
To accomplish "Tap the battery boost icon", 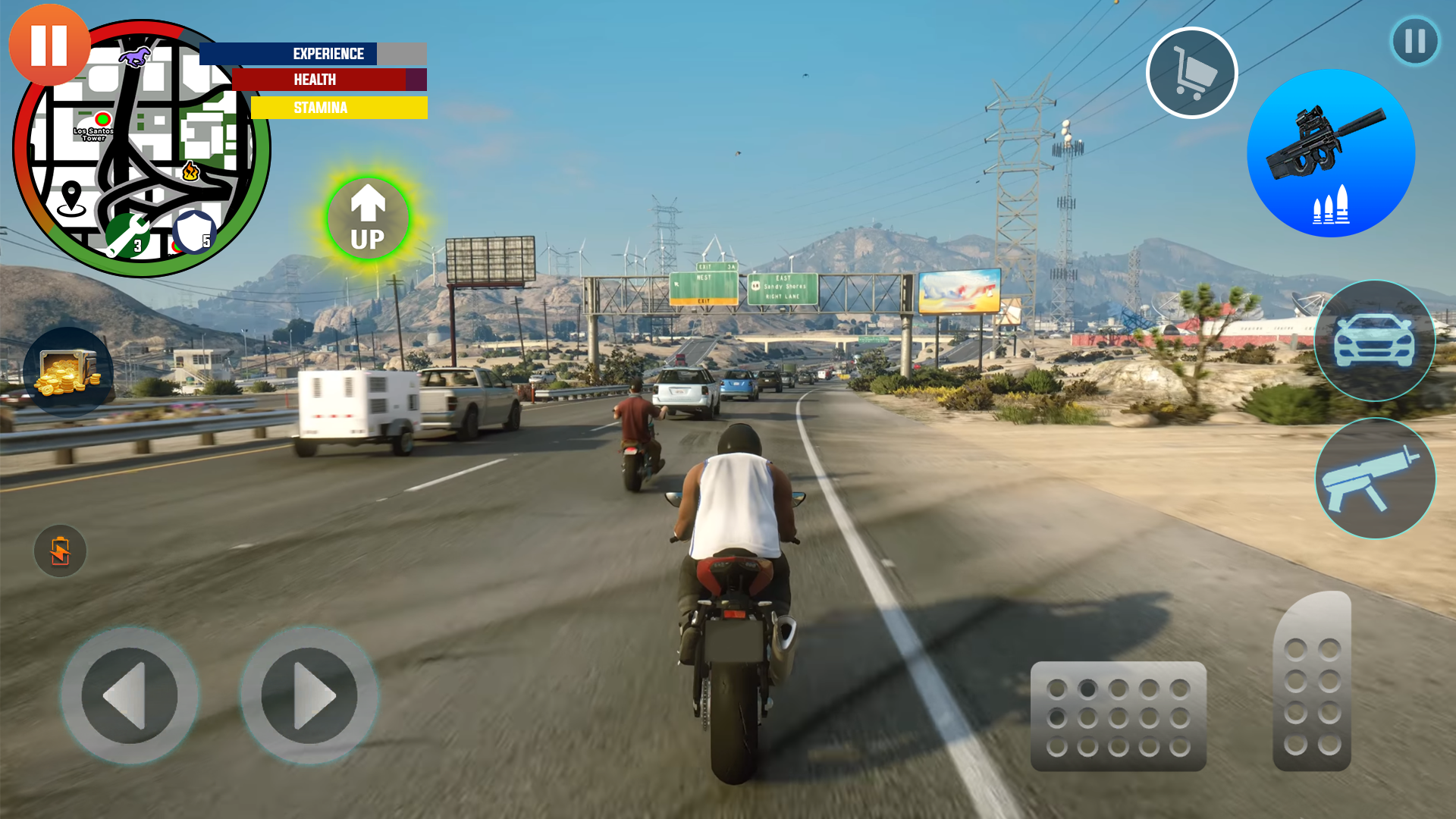I will coord(59,551).
